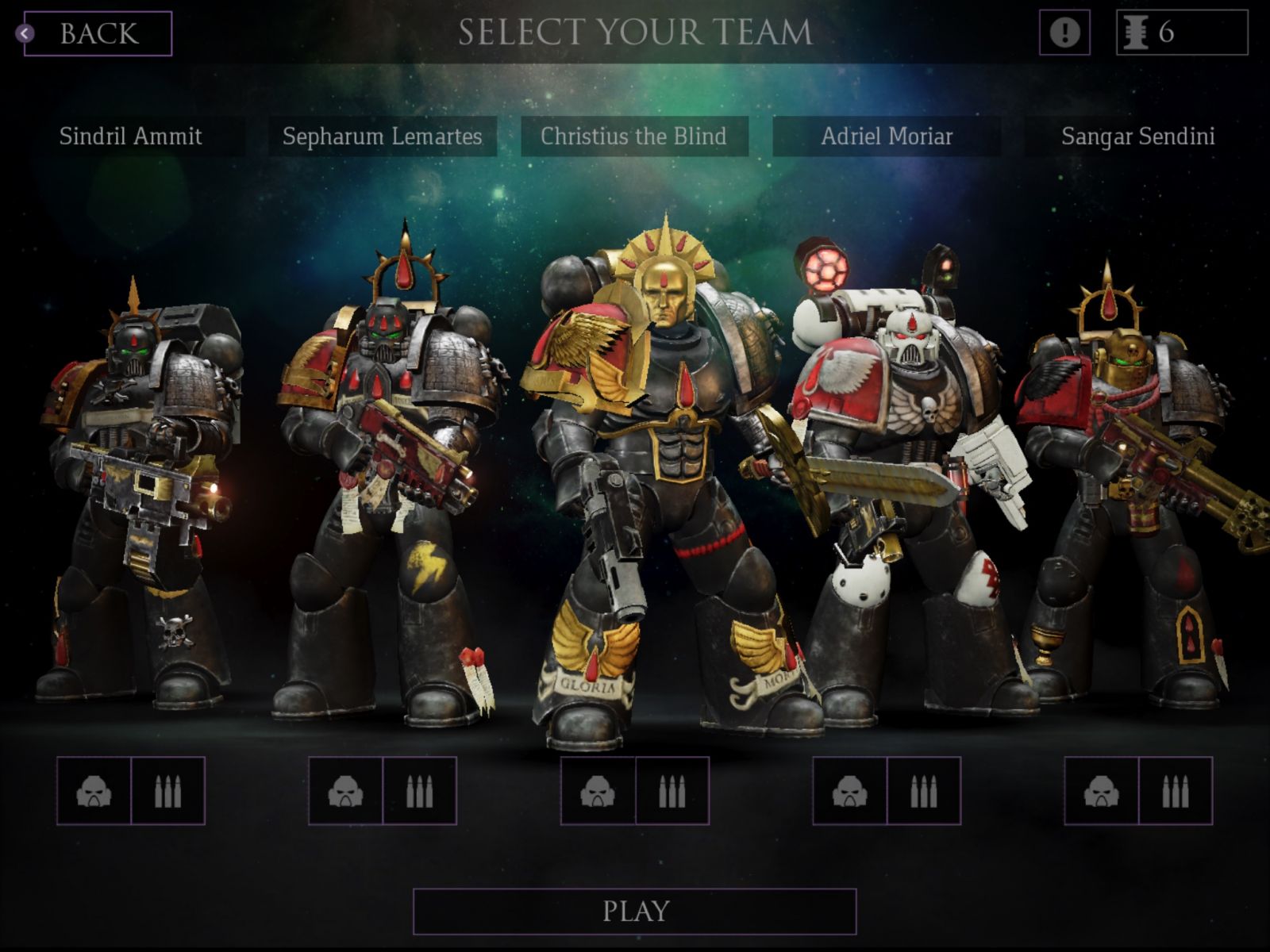
Task: Open Sangar Sendini's bullets weapon button
Action: tap(1175, 791)
